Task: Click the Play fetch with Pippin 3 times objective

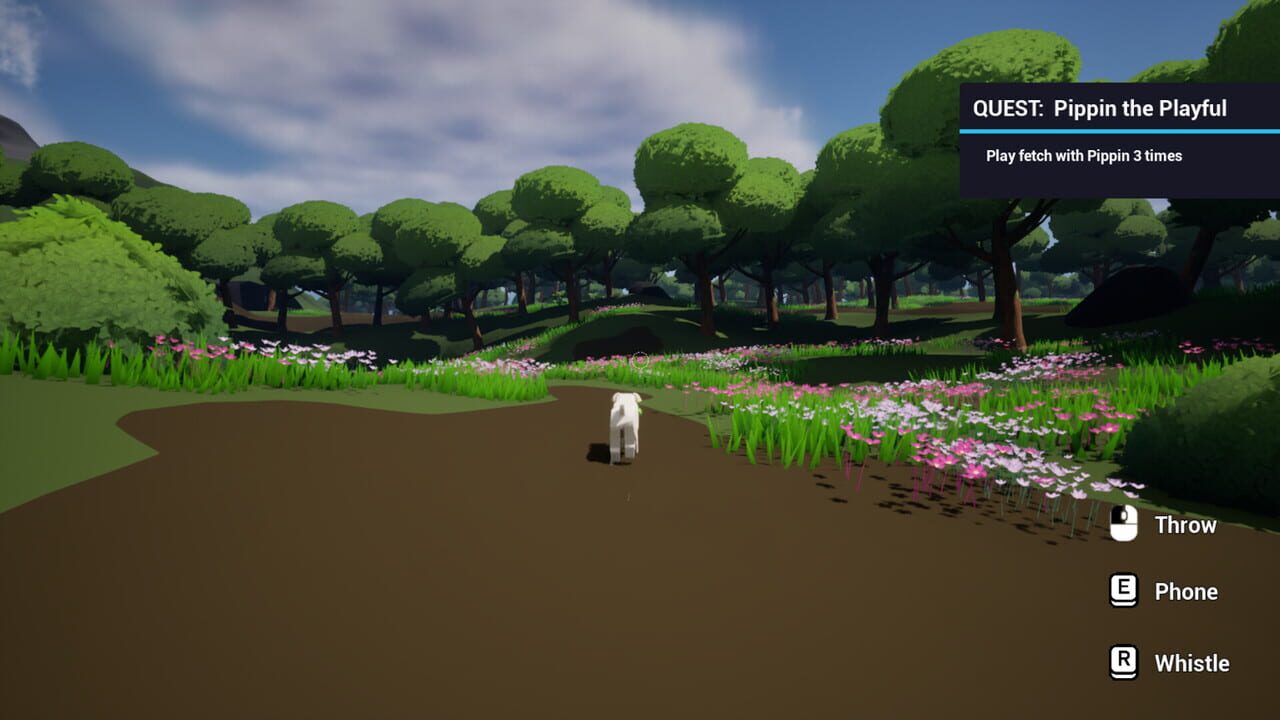Action: [x=1082, y=156]
